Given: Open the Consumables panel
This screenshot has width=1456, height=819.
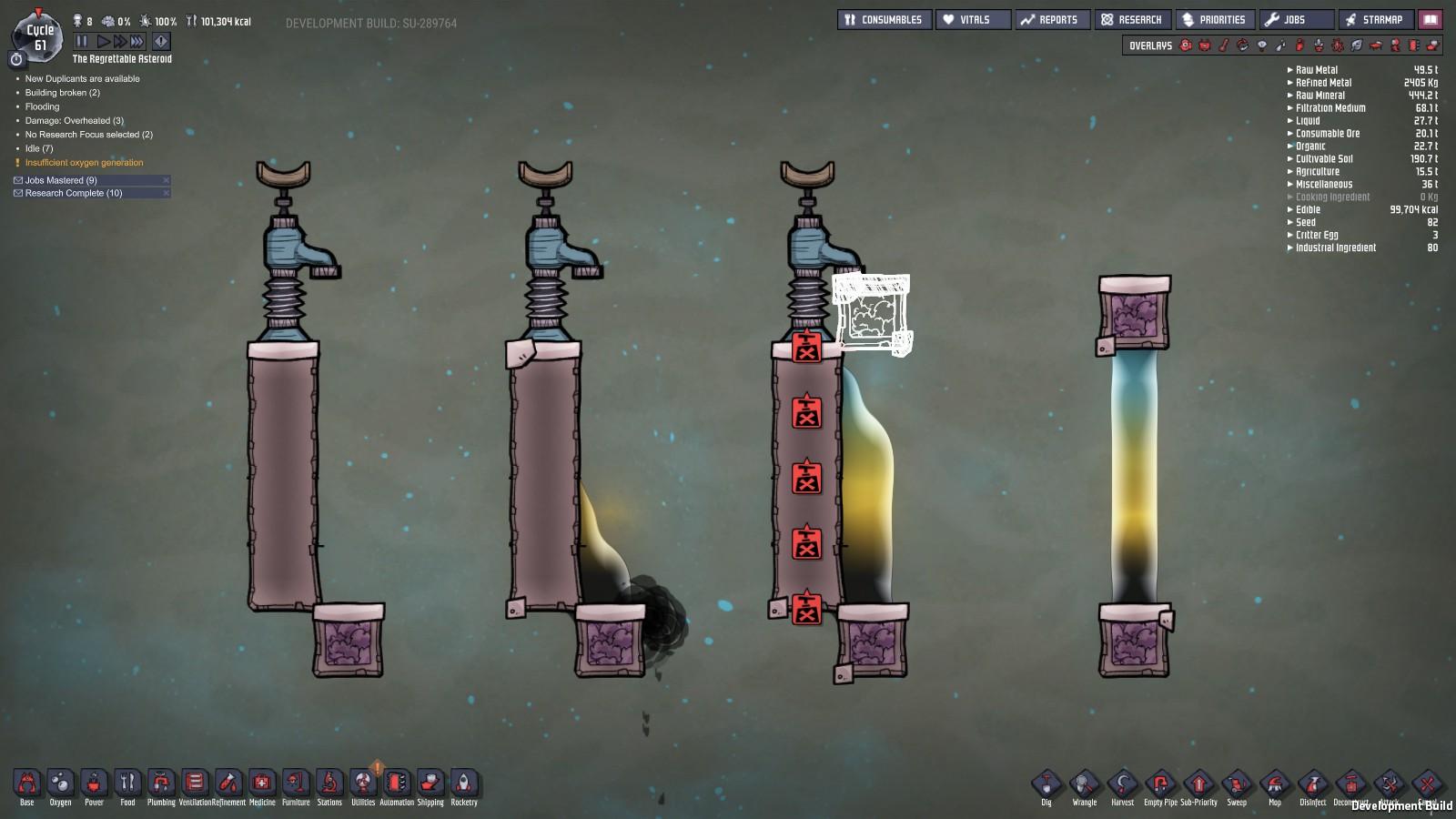Looking at the screenshot, I should coord(884,19).
